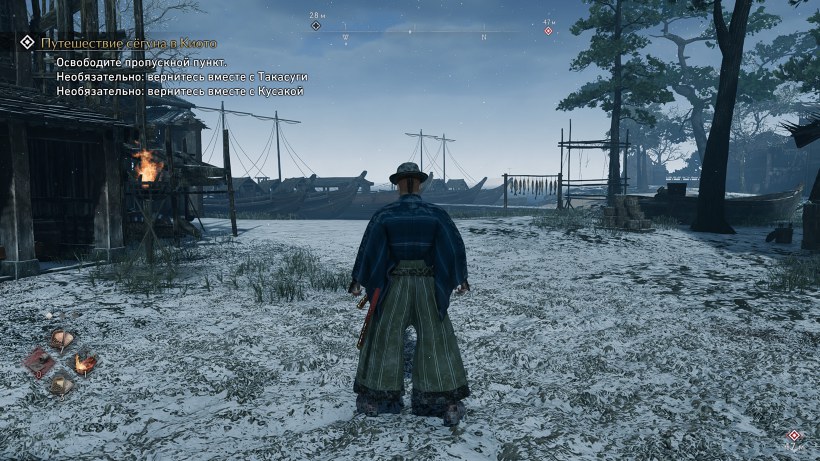Select the flaming item in the quick-item wheel
The width and height of the screenshot is (820, 461).
pyautogui.click(x=84, y=362)
